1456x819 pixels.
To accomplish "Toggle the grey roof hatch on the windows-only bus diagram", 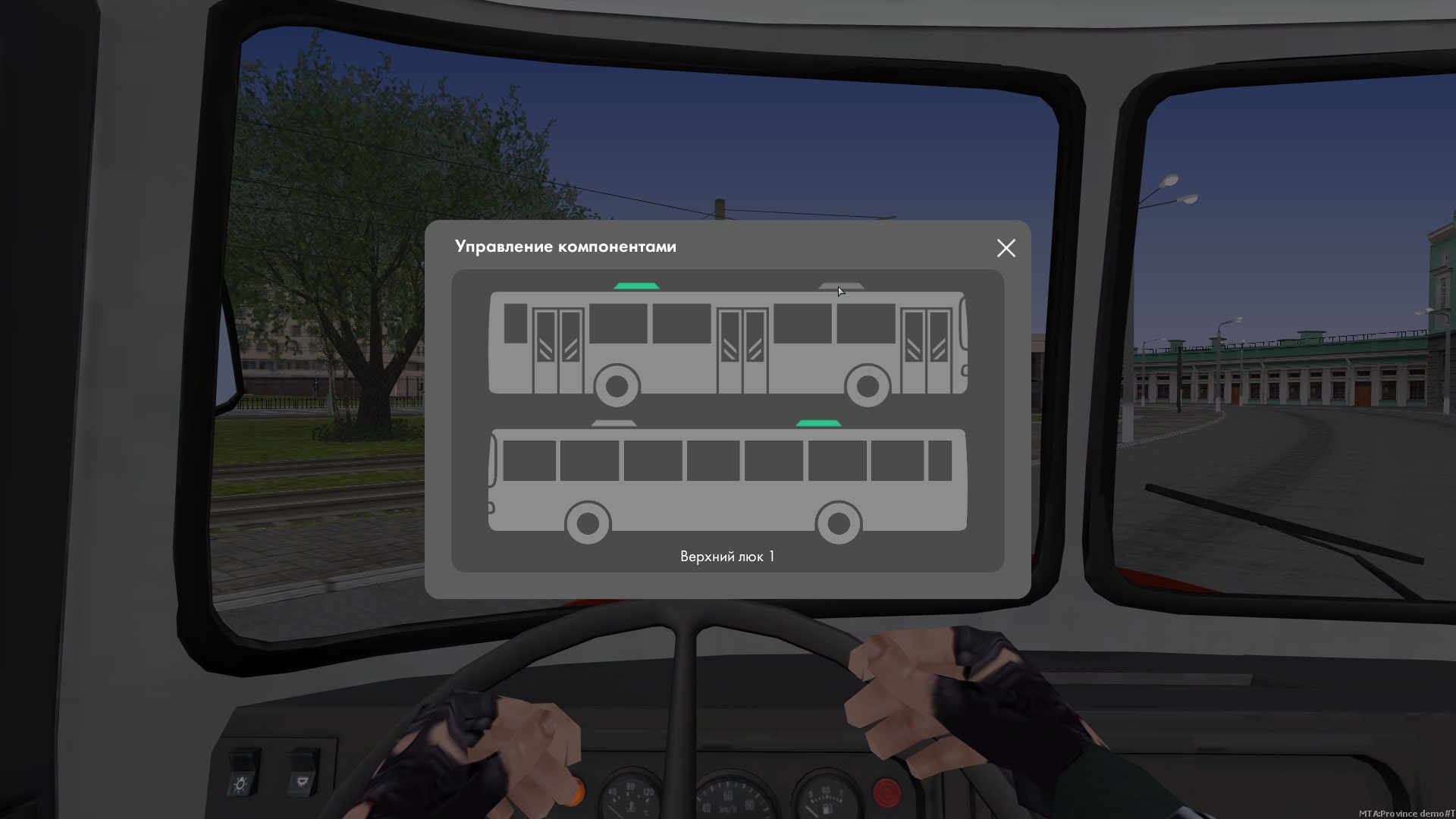I will tap(613, 423).
